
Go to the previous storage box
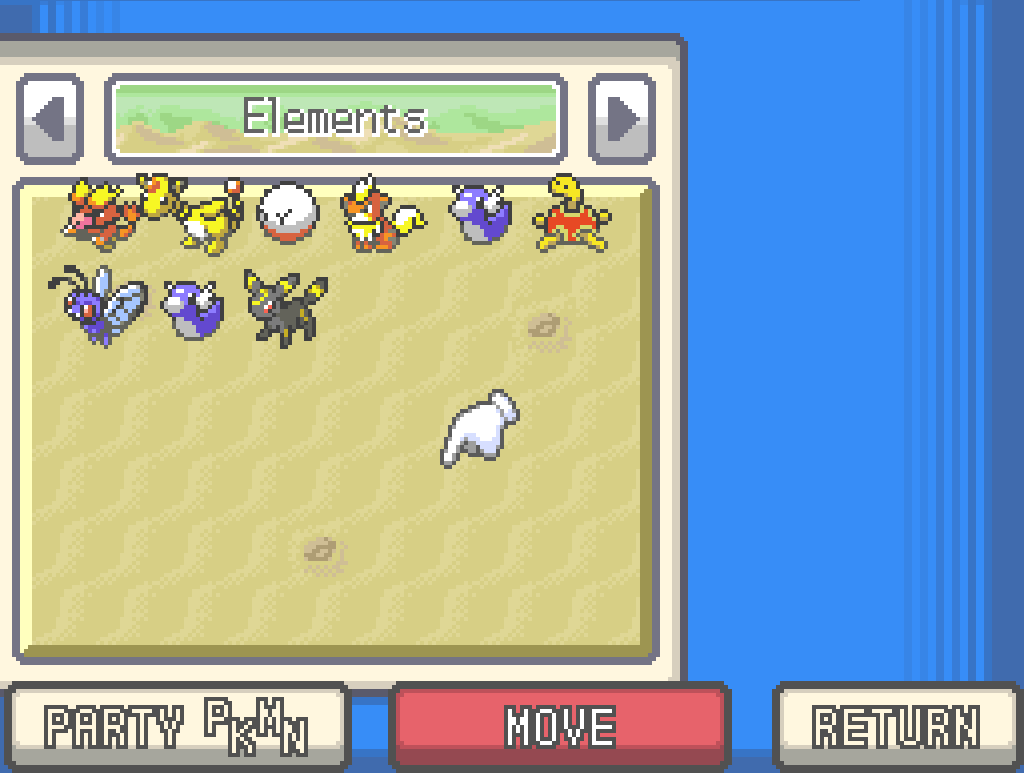(x=49, y=119)
